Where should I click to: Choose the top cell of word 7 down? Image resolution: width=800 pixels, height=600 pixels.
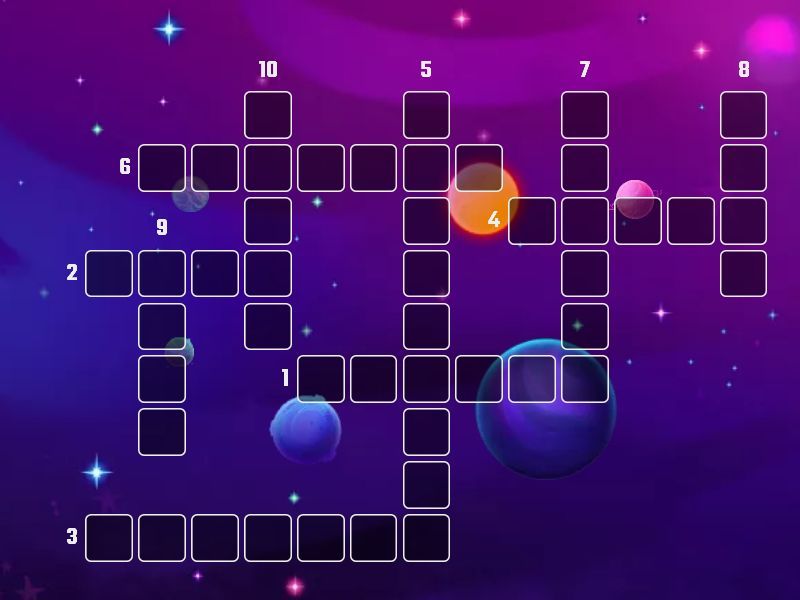click(585, 115)
